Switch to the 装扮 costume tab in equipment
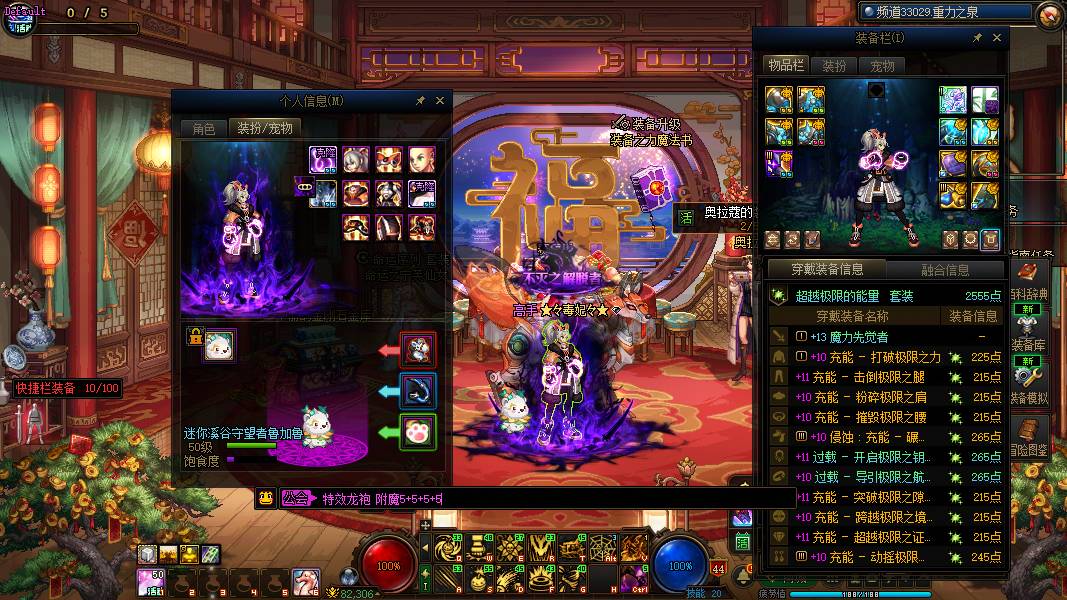Image resolution: width=1067 pixels, height=600 pixels. (x=834, y=65)
